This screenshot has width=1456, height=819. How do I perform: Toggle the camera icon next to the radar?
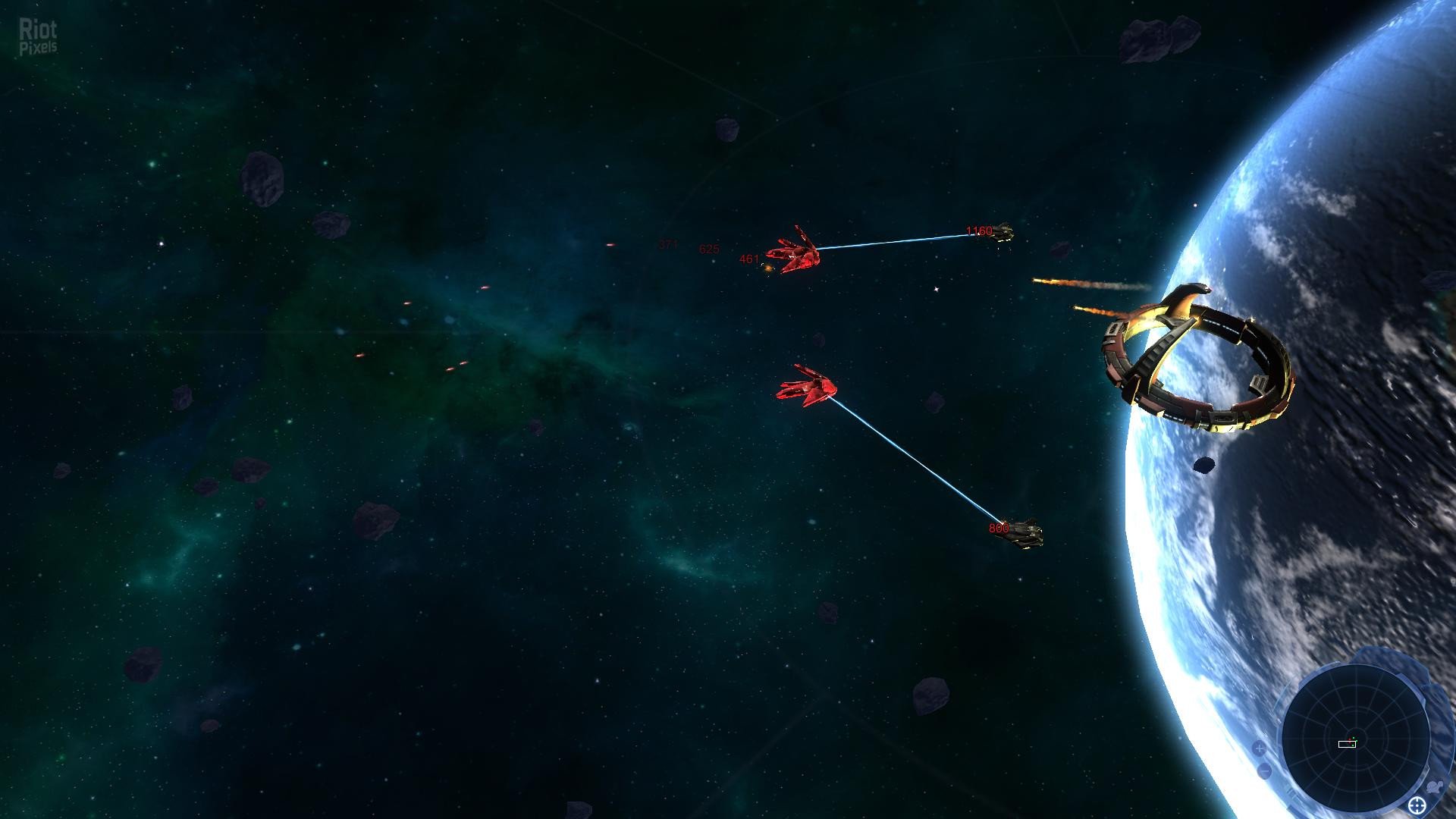point(1435,786)
